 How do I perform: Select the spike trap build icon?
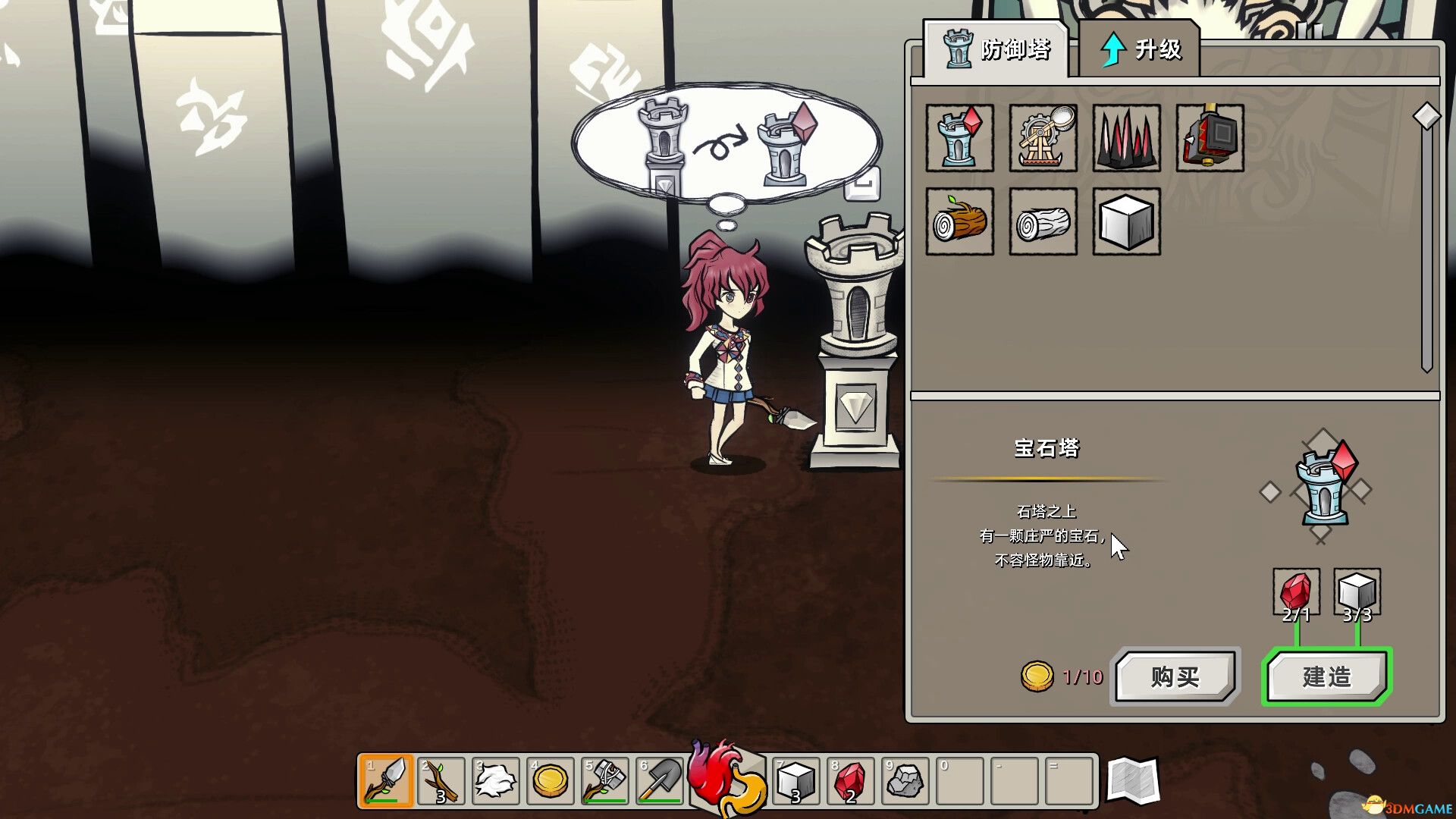1126,139
